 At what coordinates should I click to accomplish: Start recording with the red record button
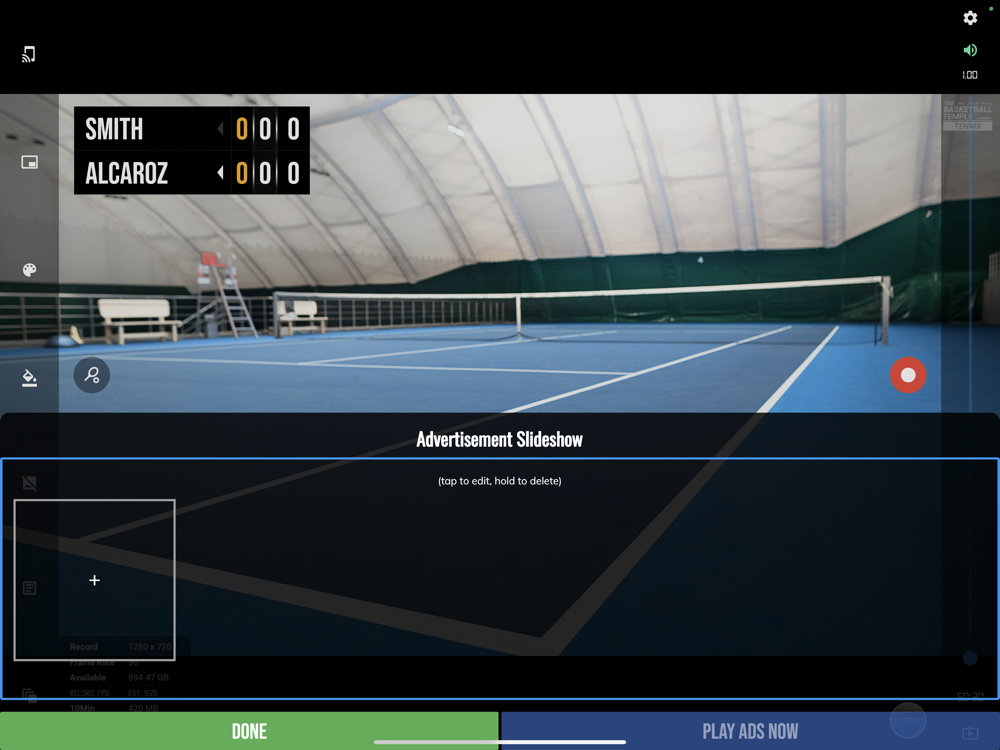(908, 375)
